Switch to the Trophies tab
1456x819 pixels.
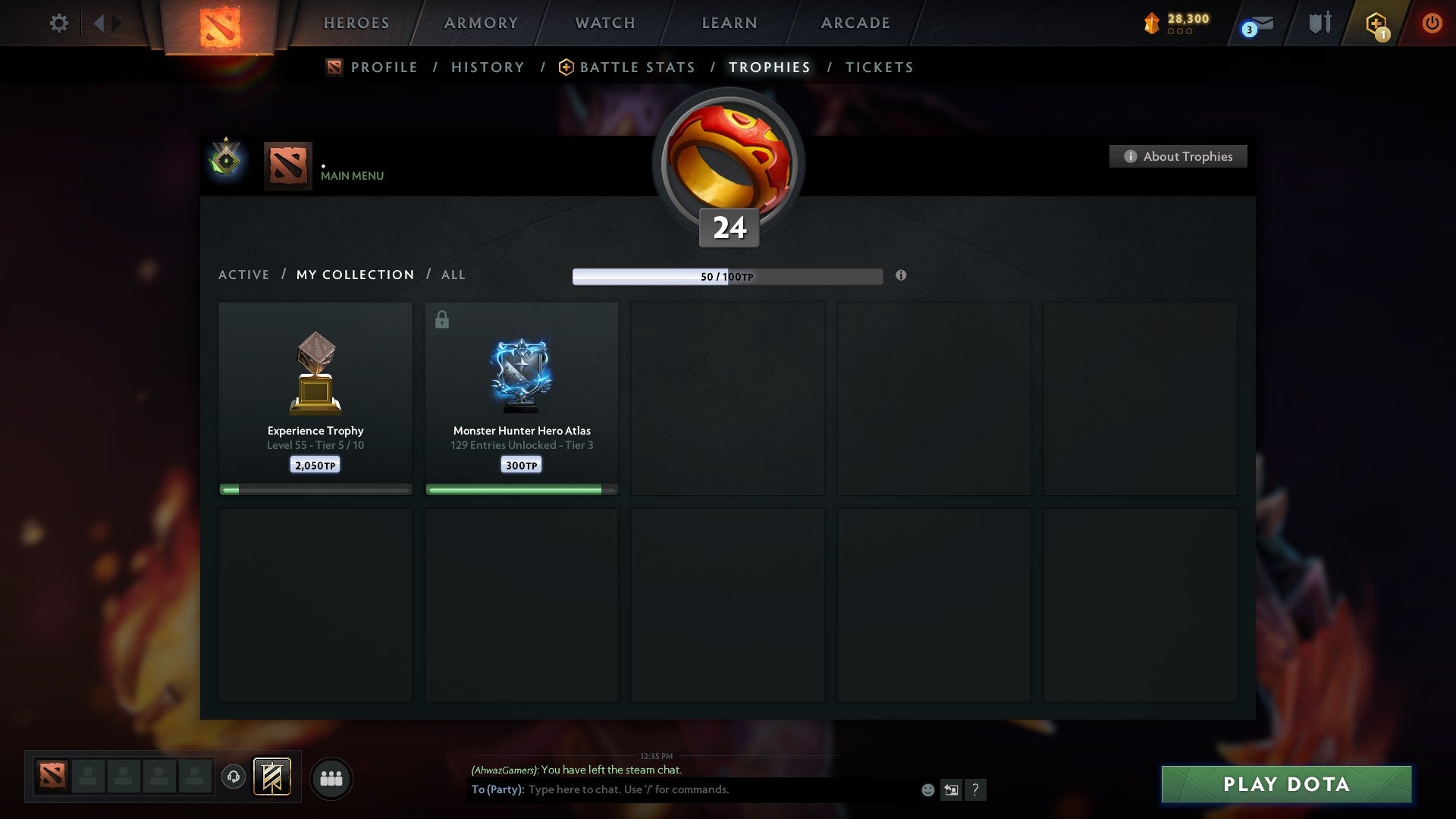point(769,67)
